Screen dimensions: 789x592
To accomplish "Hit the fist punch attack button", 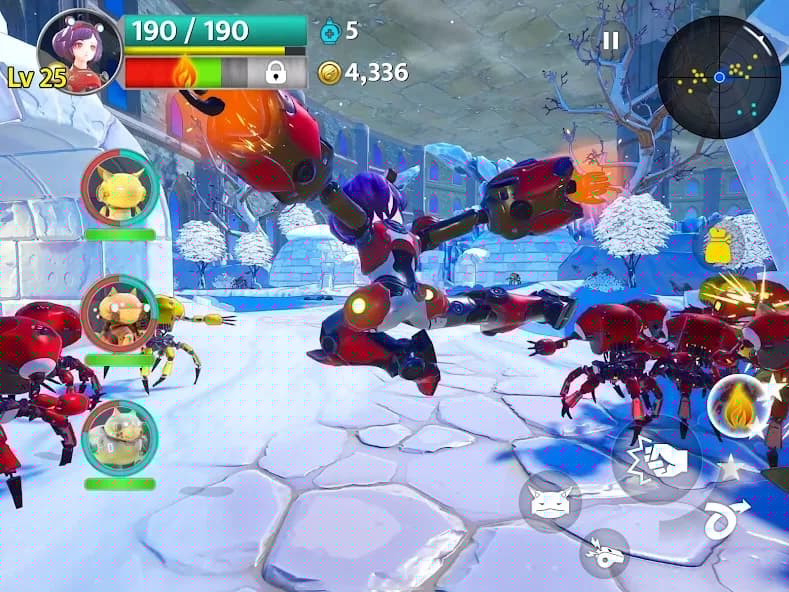I will tap(657, 459).
